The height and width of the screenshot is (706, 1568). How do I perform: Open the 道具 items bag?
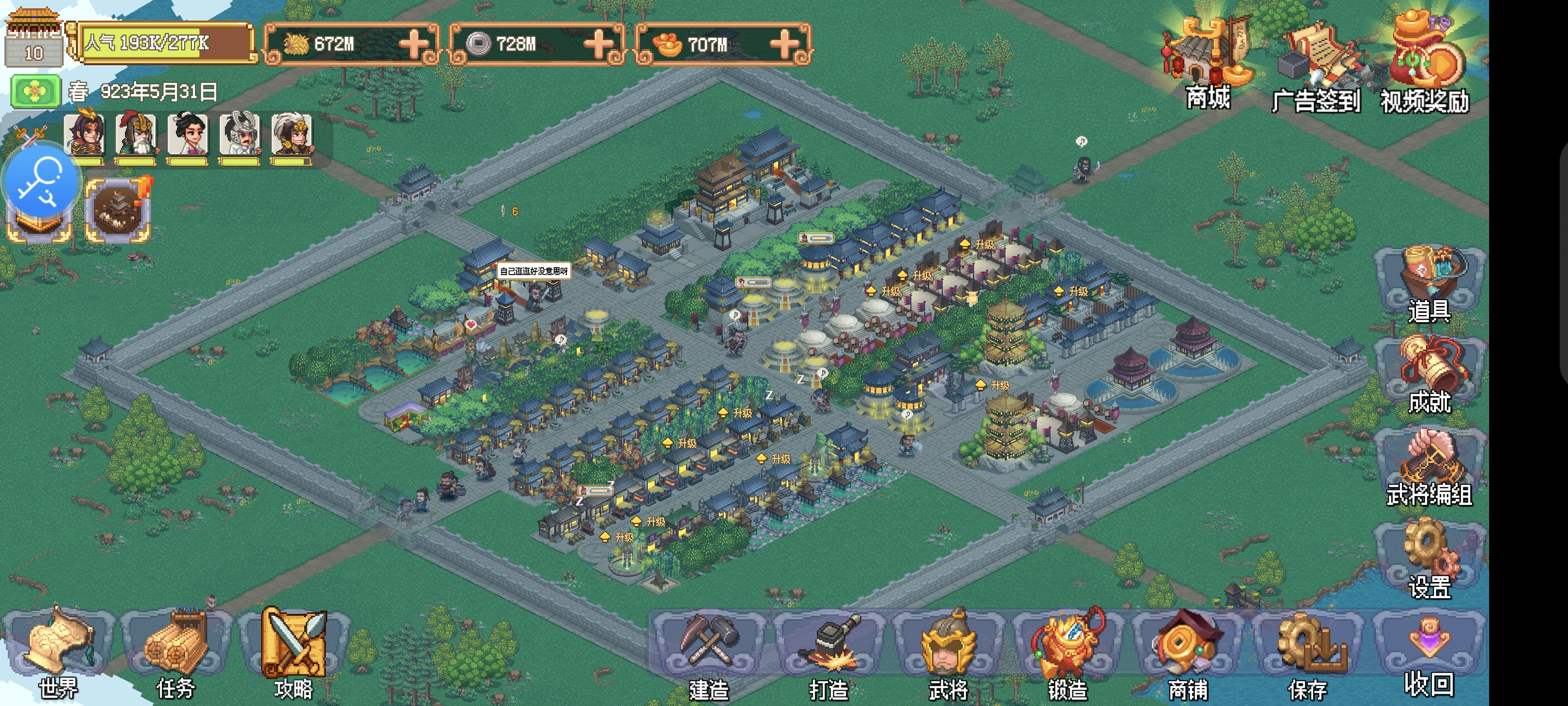tap(1429, 283)
